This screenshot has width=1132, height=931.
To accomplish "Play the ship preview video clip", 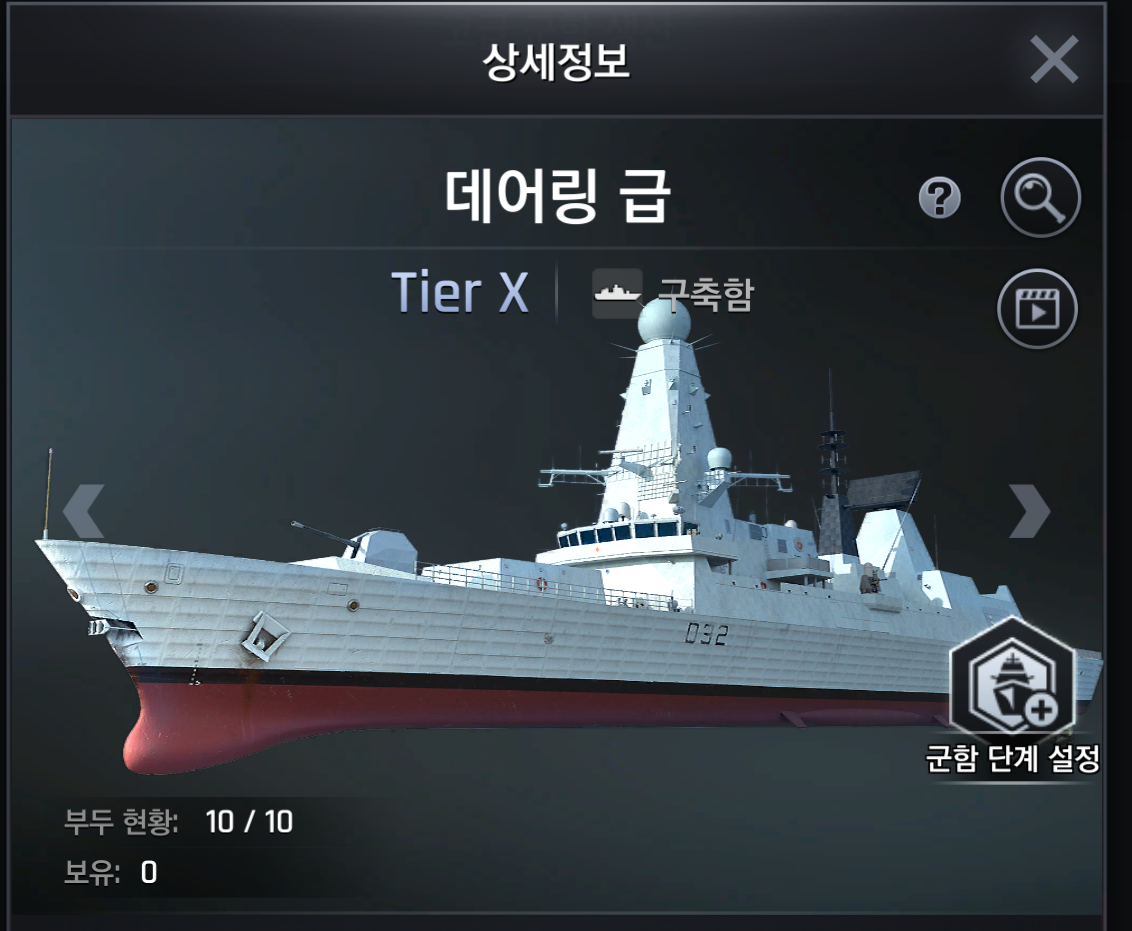I will (1037, 307).
